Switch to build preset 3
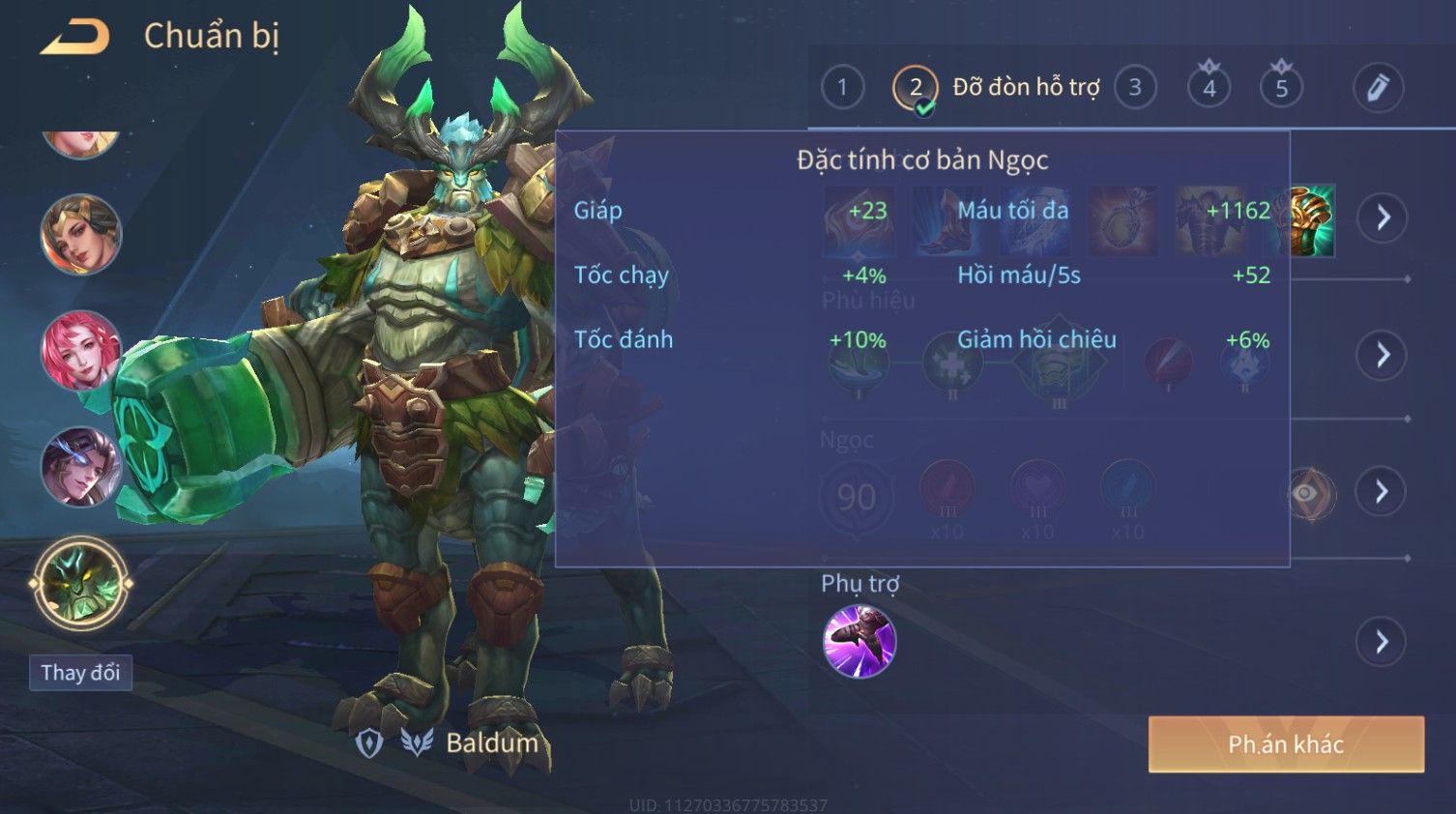The image size is (1456, 814). click(x=1135, y=88)
